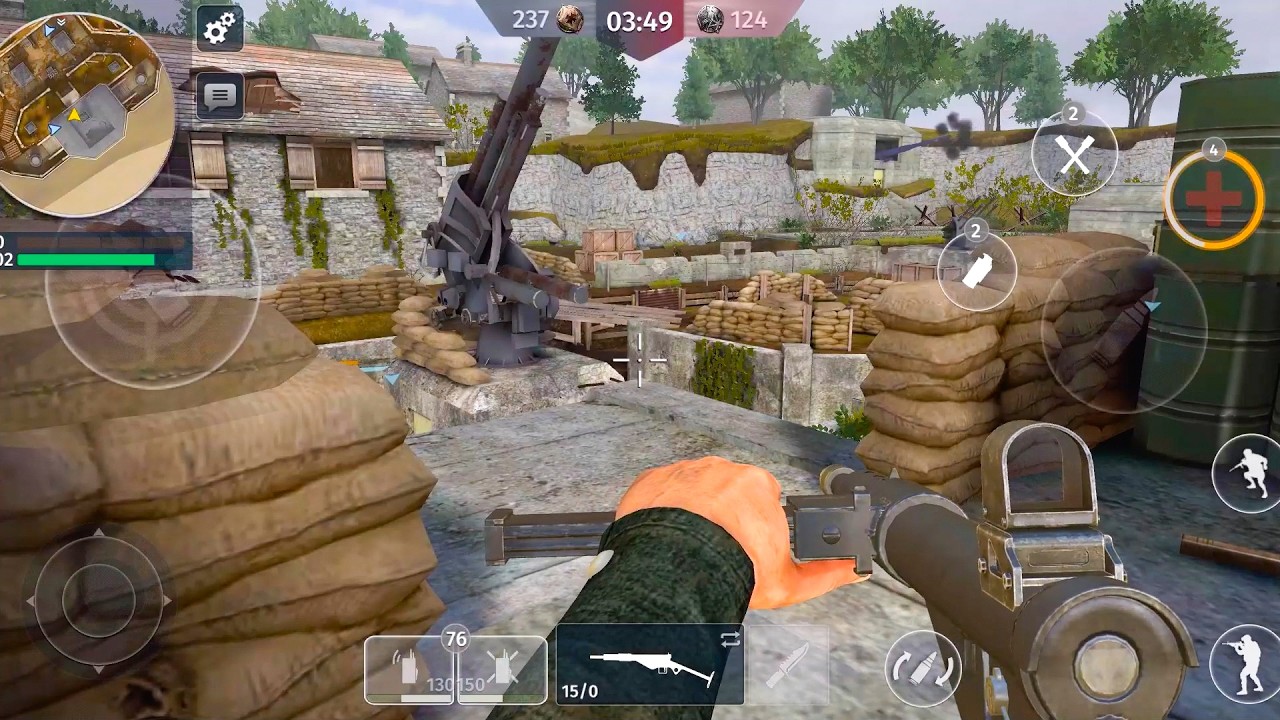Tap the movement joystick
This screenshot has width=1280, height=720.
tap(98, 600)
